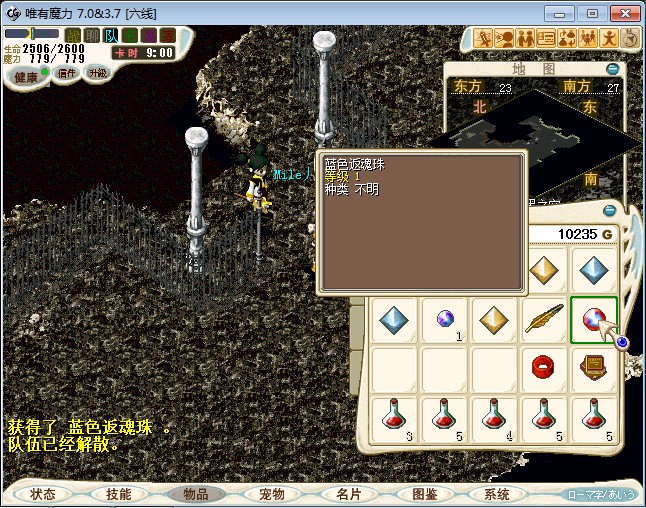Open the 信件 mail button
The height and width of the screenshot is (508, 646).
pos(66,73)
